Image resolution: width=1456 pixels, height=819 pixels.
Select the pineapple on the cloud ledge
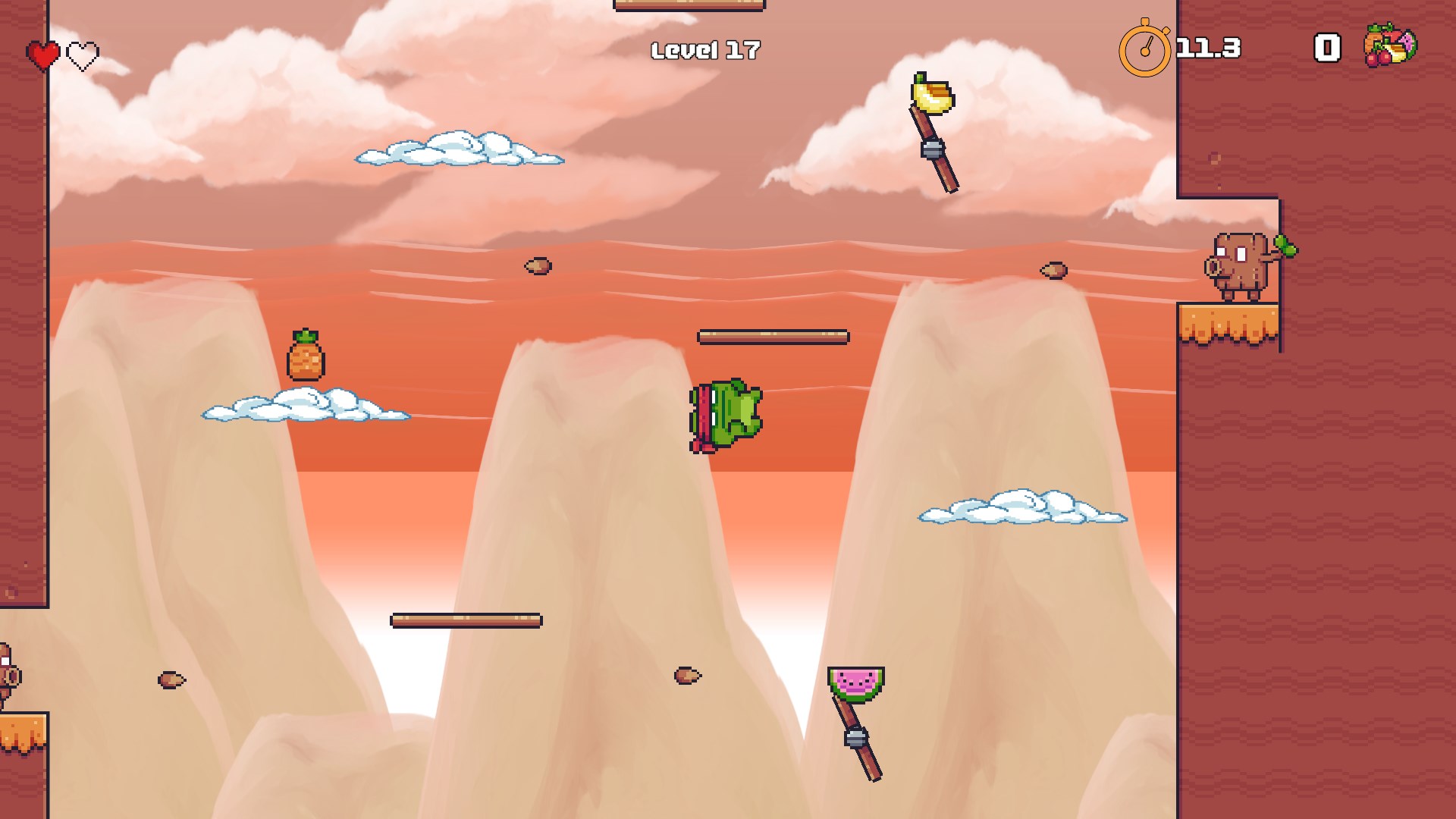(x=305, y=359)
